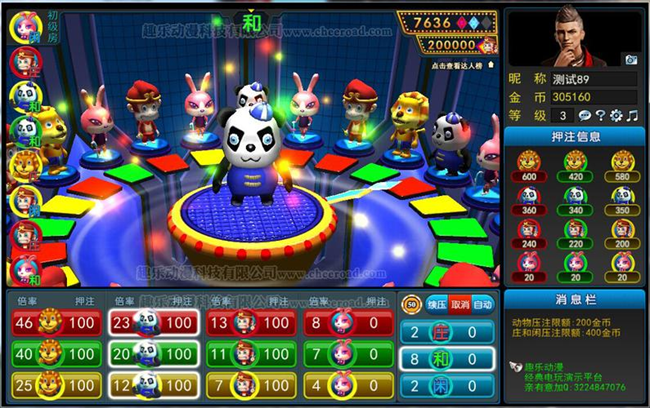Bet on the red panda at 23x

tap(150, 323)
